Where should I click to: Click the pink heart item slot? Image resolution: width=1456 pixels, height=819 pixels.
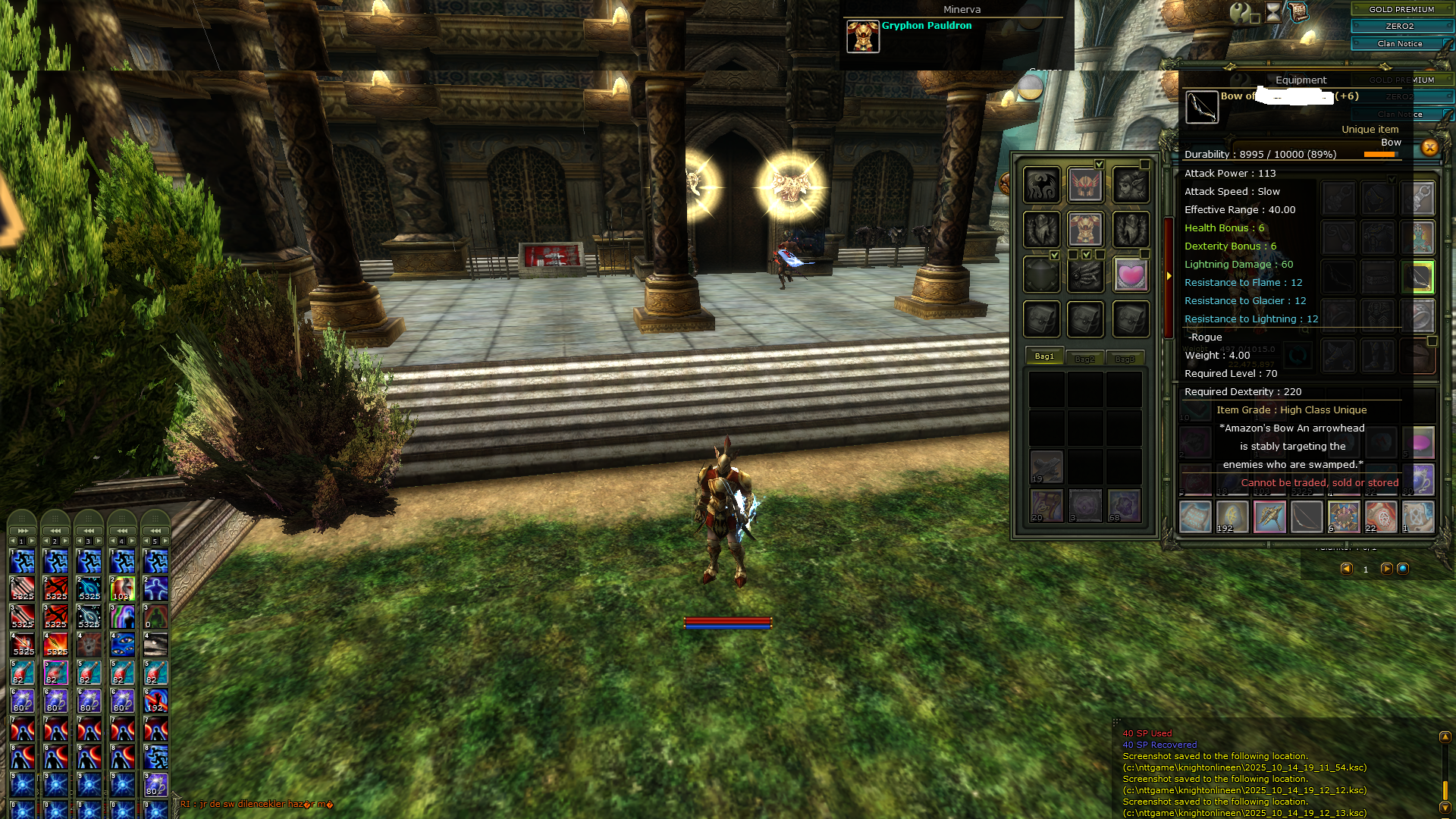(1130, 274)
